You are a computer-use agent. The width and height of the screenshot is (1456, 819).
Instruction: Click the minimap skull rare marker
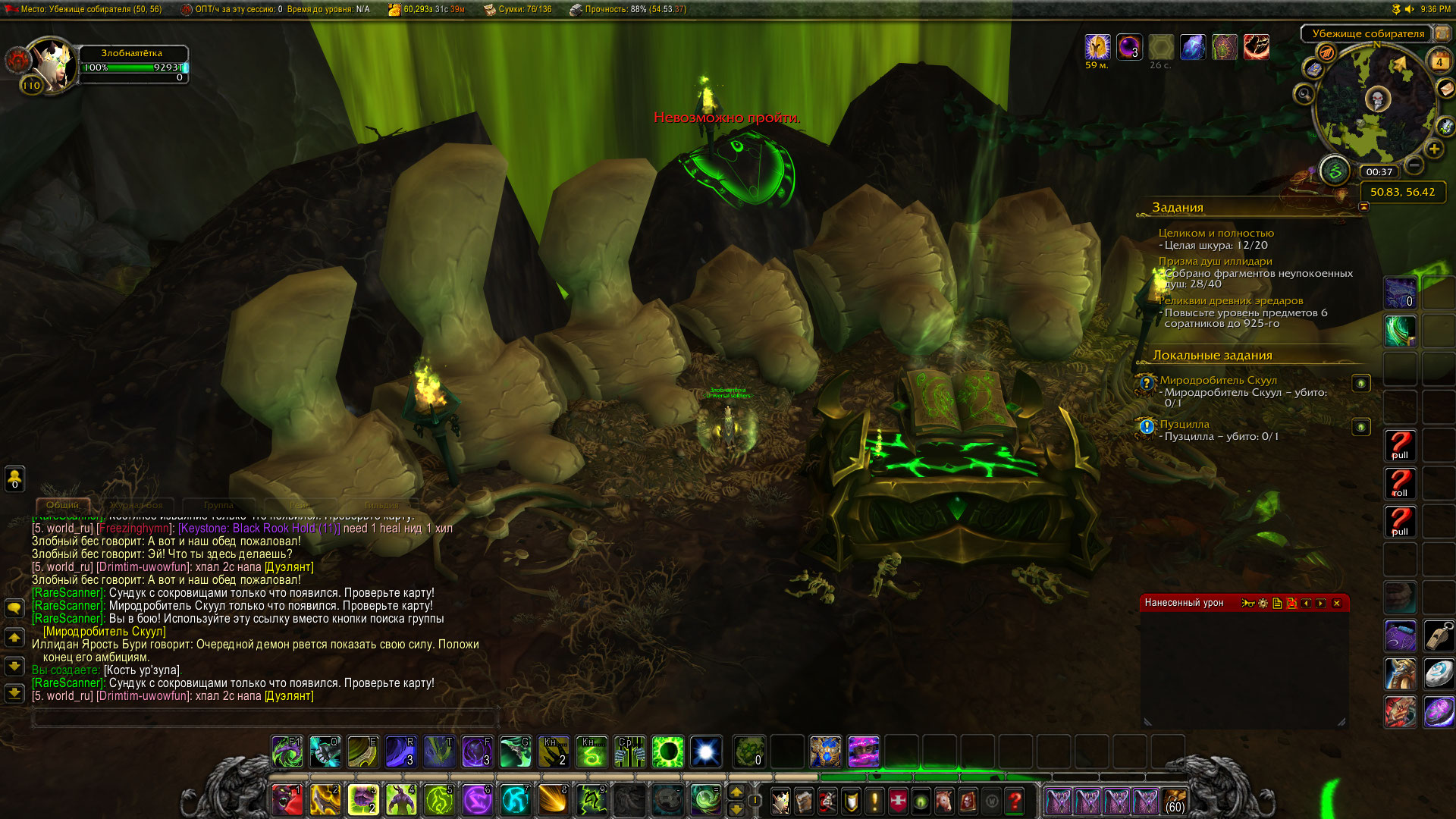(x=1378, y=99)
